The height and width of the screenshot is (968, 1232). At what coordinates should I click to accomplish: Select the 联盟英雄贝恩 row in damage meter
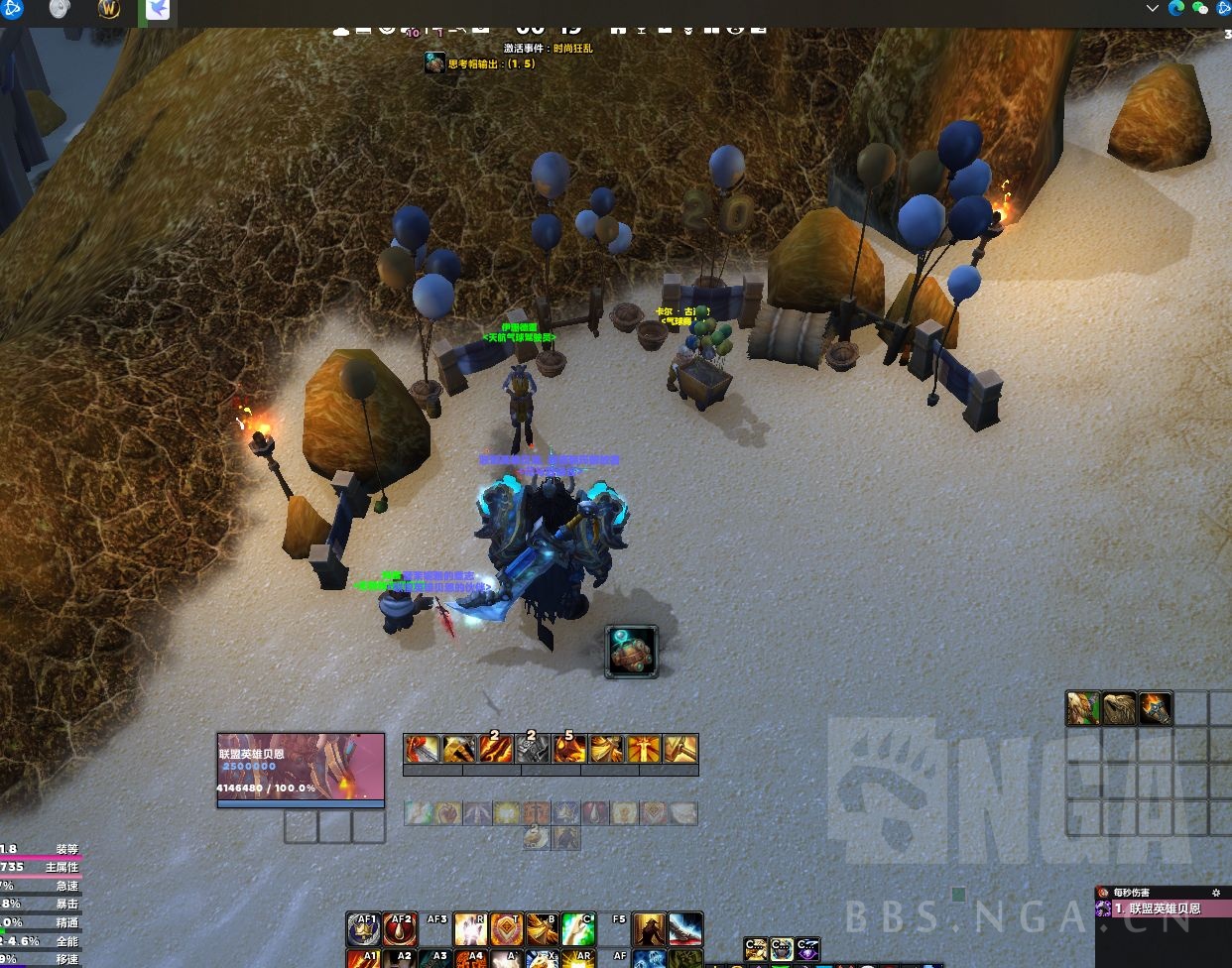[1163, 908]
